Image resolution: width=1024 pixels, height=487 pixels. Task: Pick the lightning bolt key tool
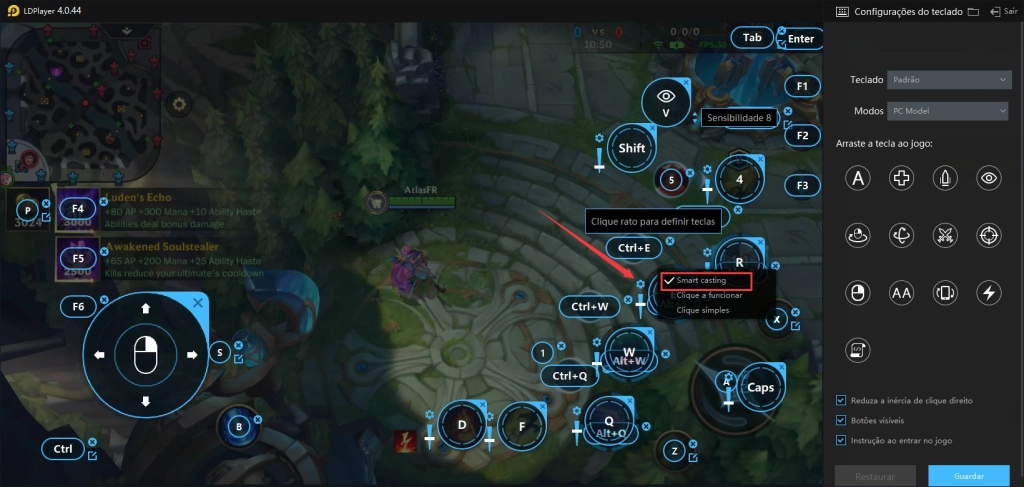(989, 292)
